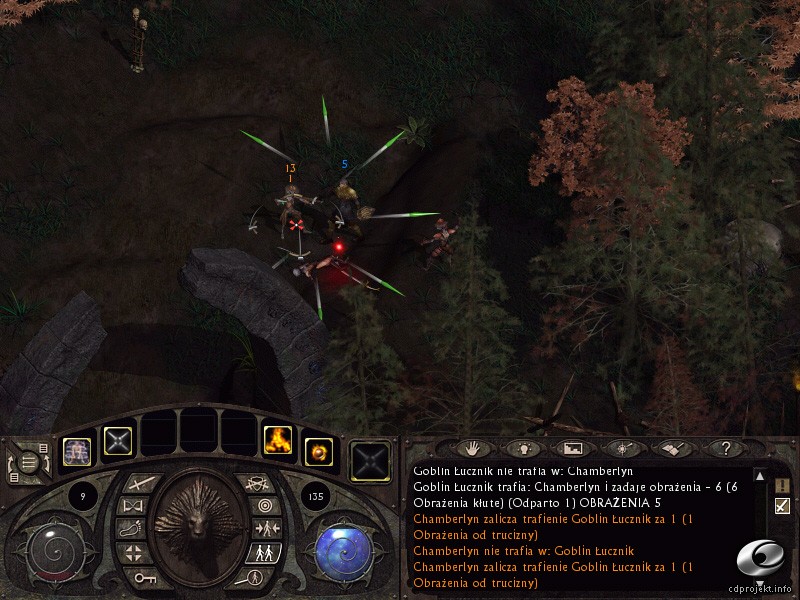Image resolution: width=800 pixels, height=600 pixels.
Task: Select the sparkling wand icon button
Action: (x=621, y=448)
